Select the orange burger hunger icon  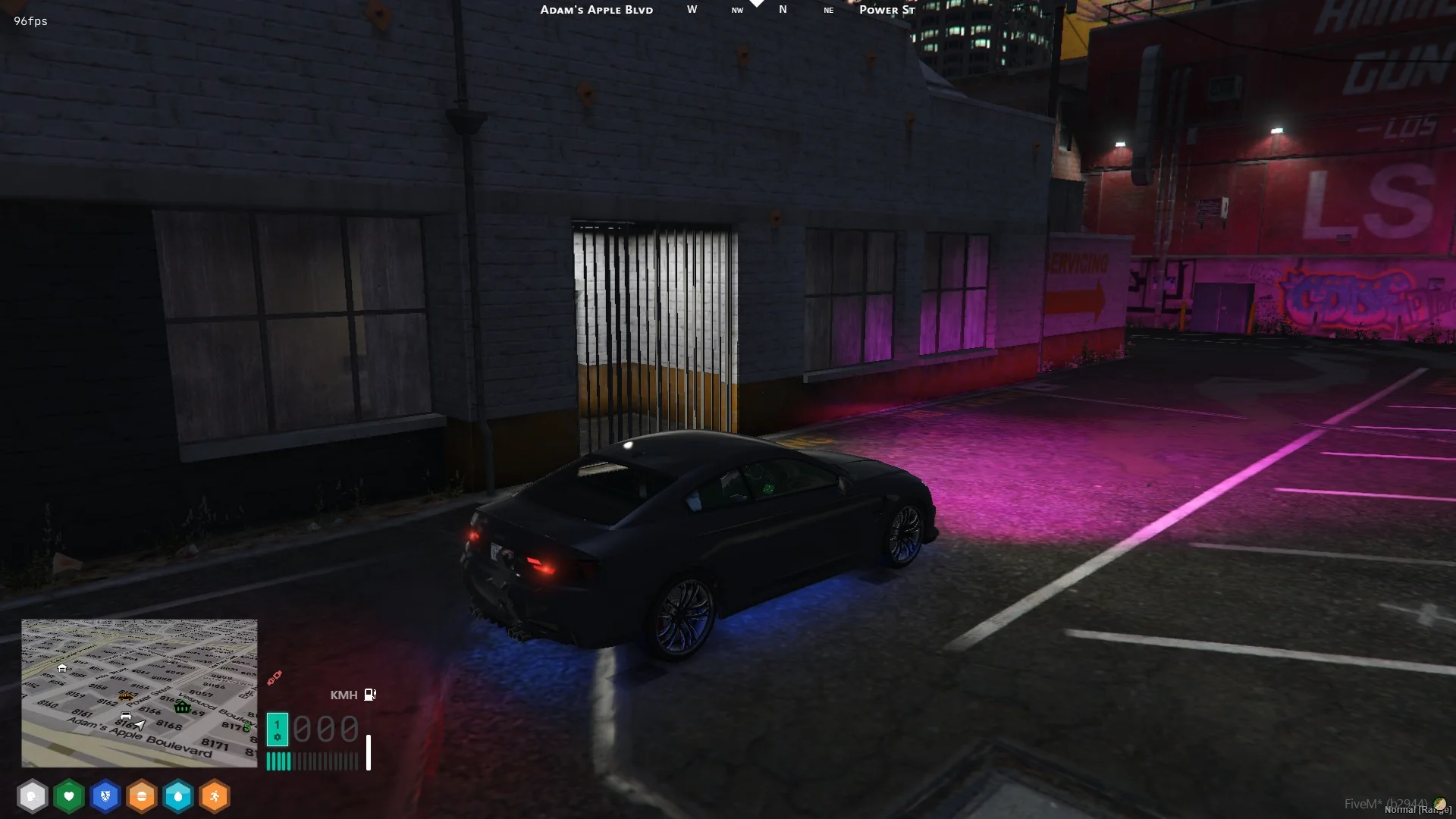pyautogui.click(x=142, y=796)
